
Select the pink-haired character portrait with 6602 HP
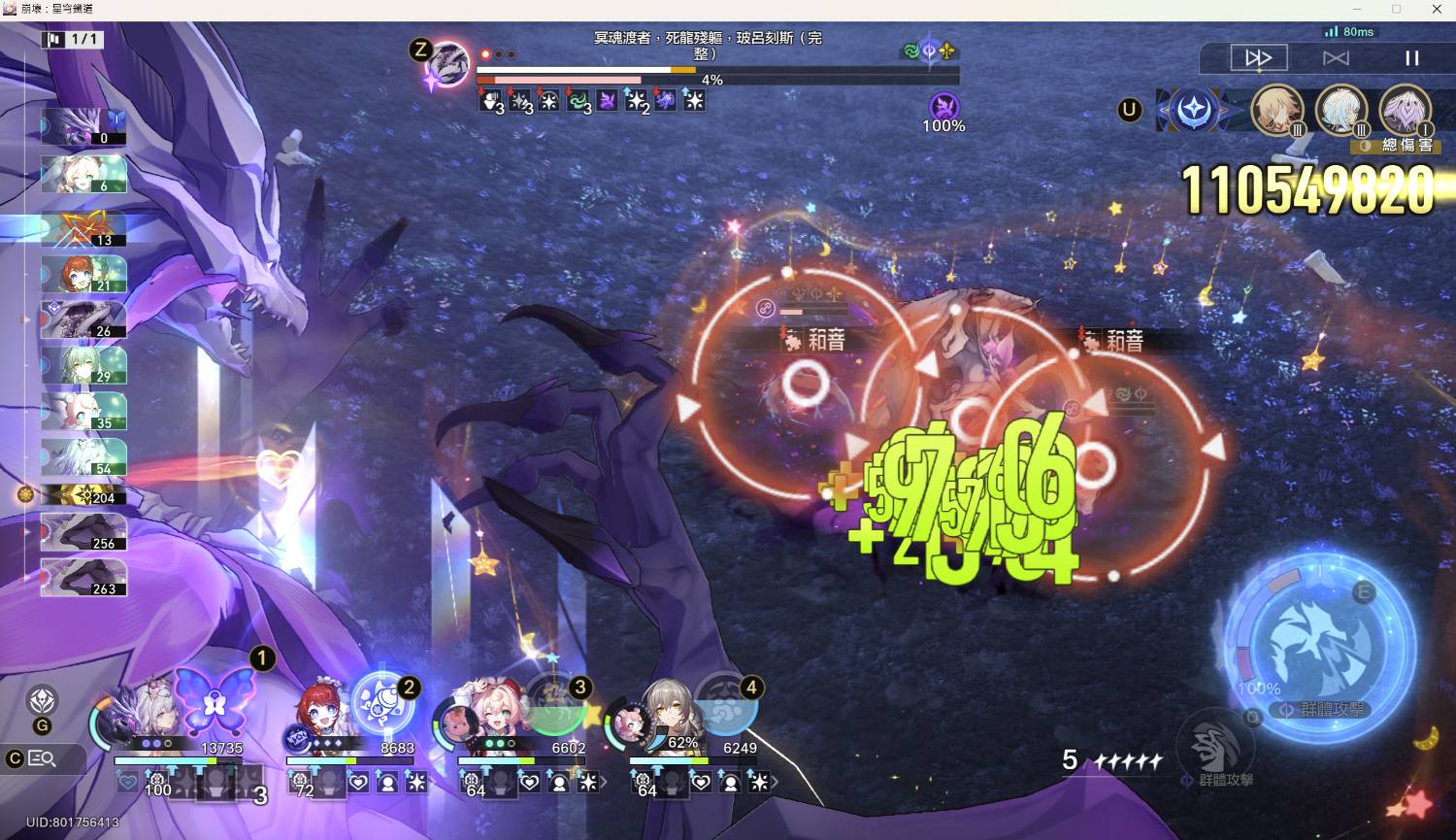485,714
